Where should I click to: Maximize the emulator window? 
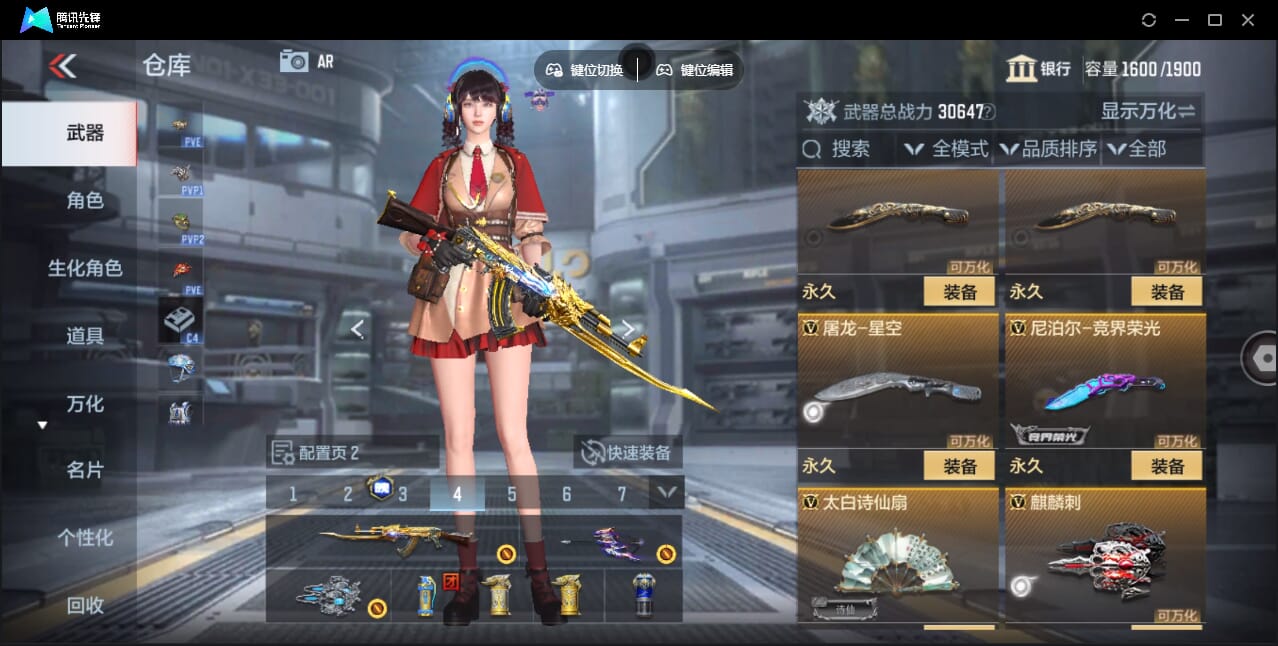[1215, 20]
